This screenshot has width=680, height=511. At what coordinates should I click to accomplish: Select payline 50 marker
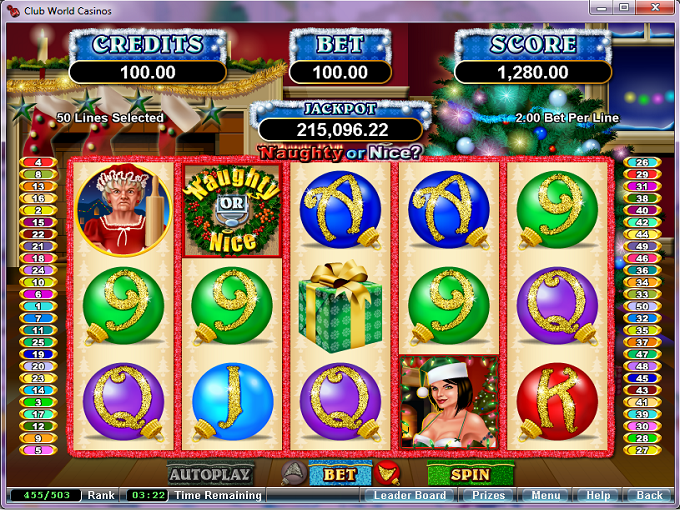642,305
